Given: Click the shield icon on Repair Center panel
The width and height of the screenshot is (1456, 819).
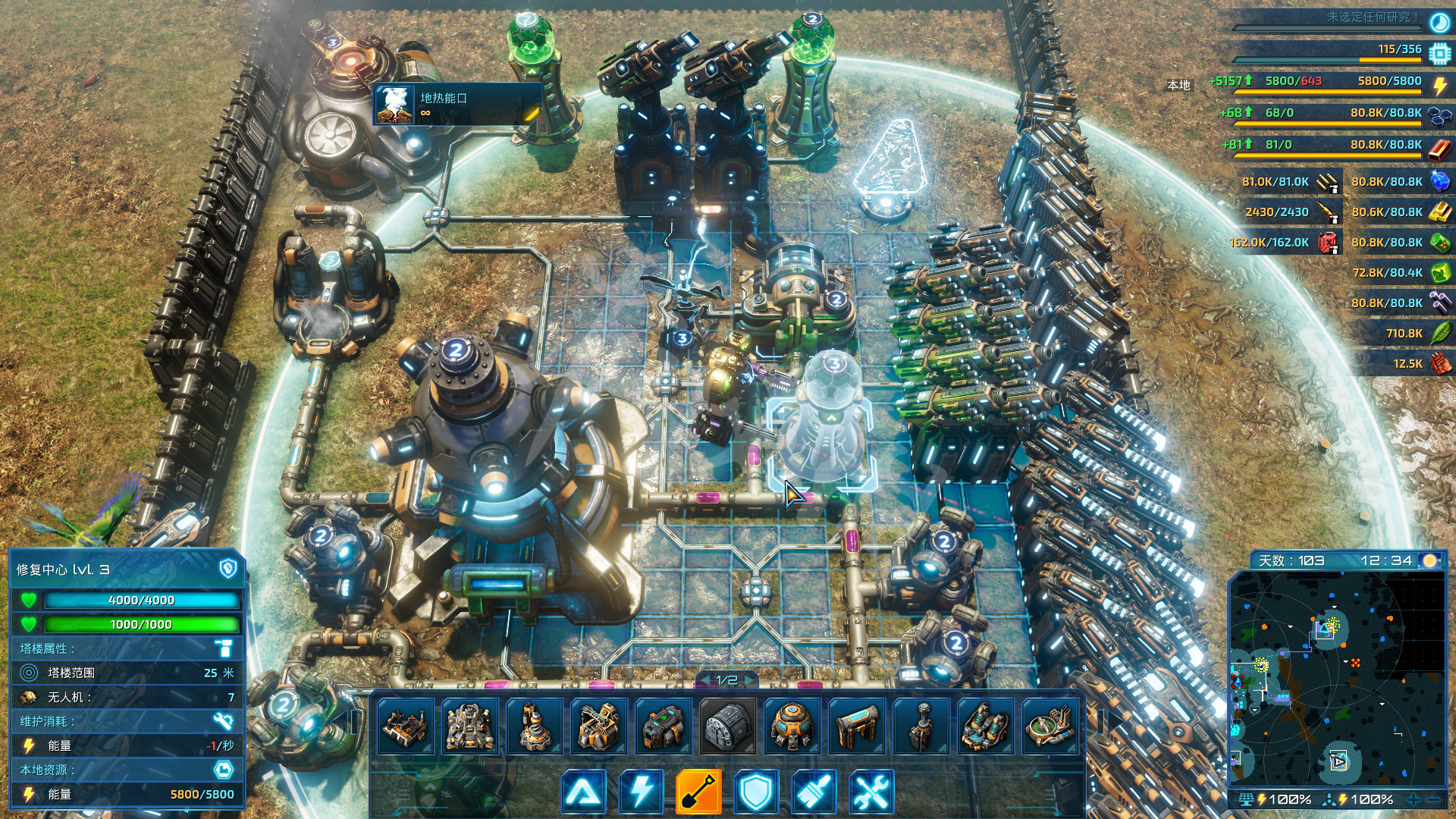Looking at the screenshot, I should click(x=227, y=569).
